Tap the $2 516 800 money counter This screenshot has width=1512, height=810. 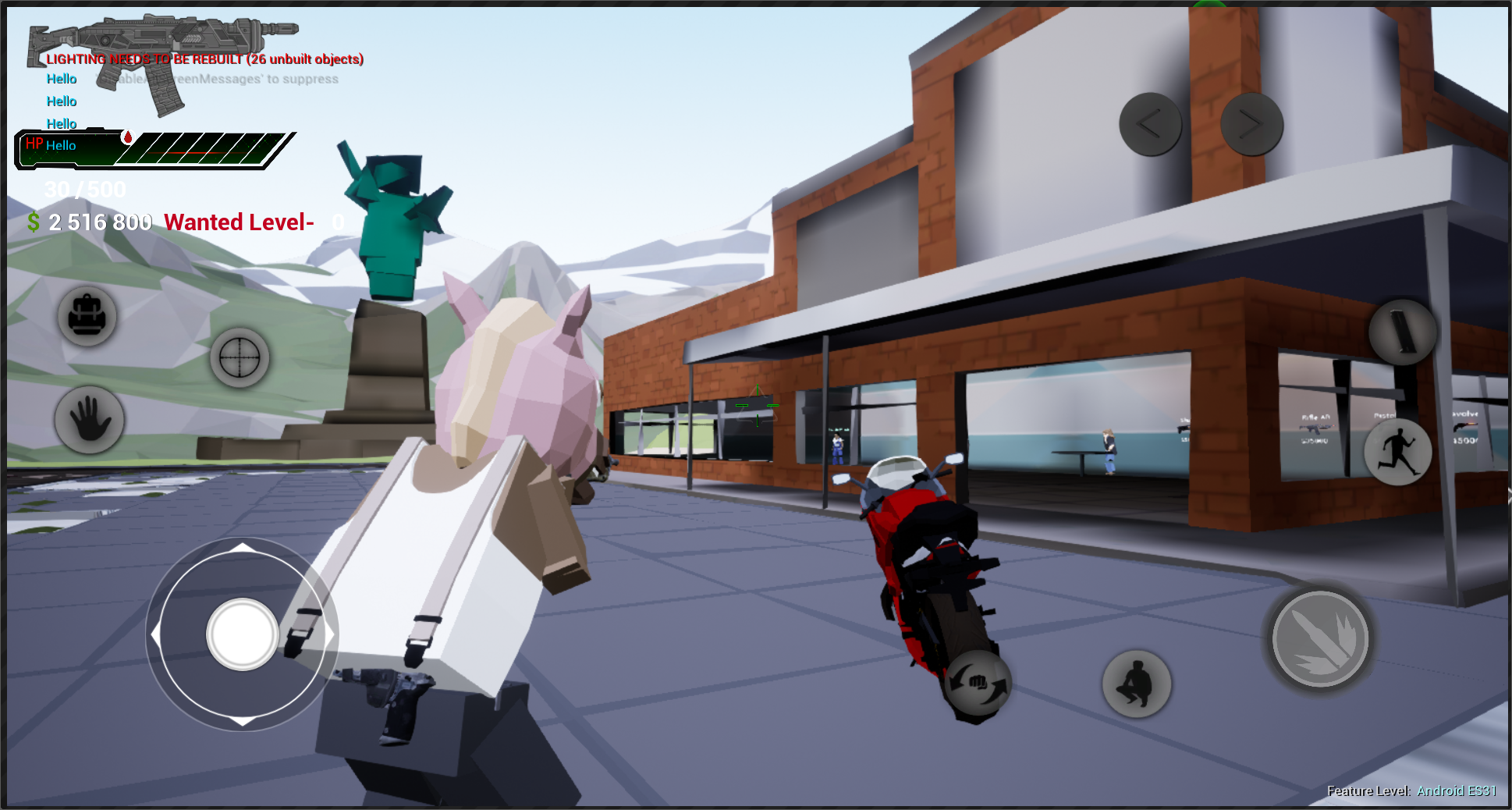(90, 222)
